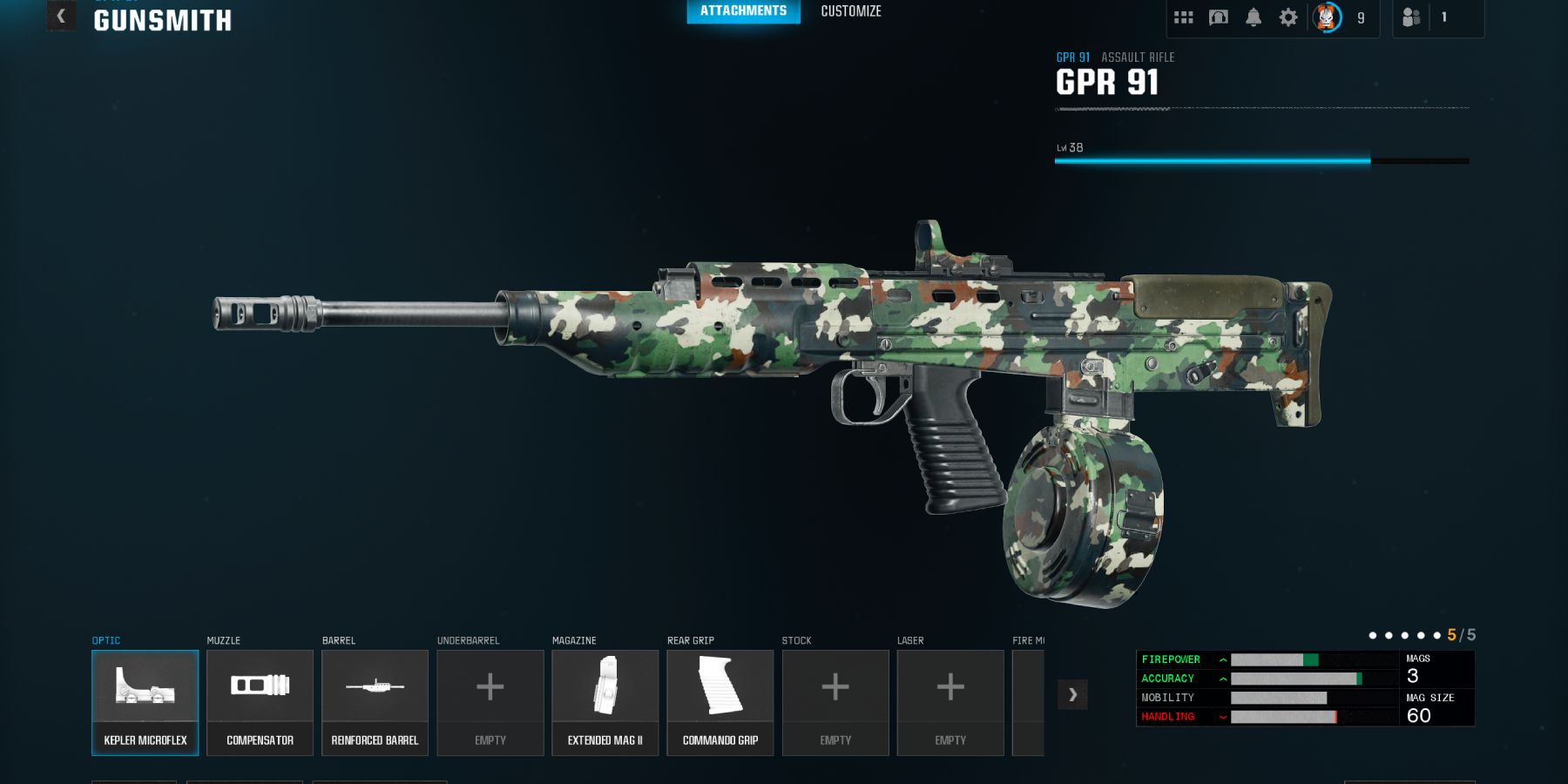Open notifications via the bell icon
The width and height of the screenshot is (1568, 784).
(x=1253, y=17)
